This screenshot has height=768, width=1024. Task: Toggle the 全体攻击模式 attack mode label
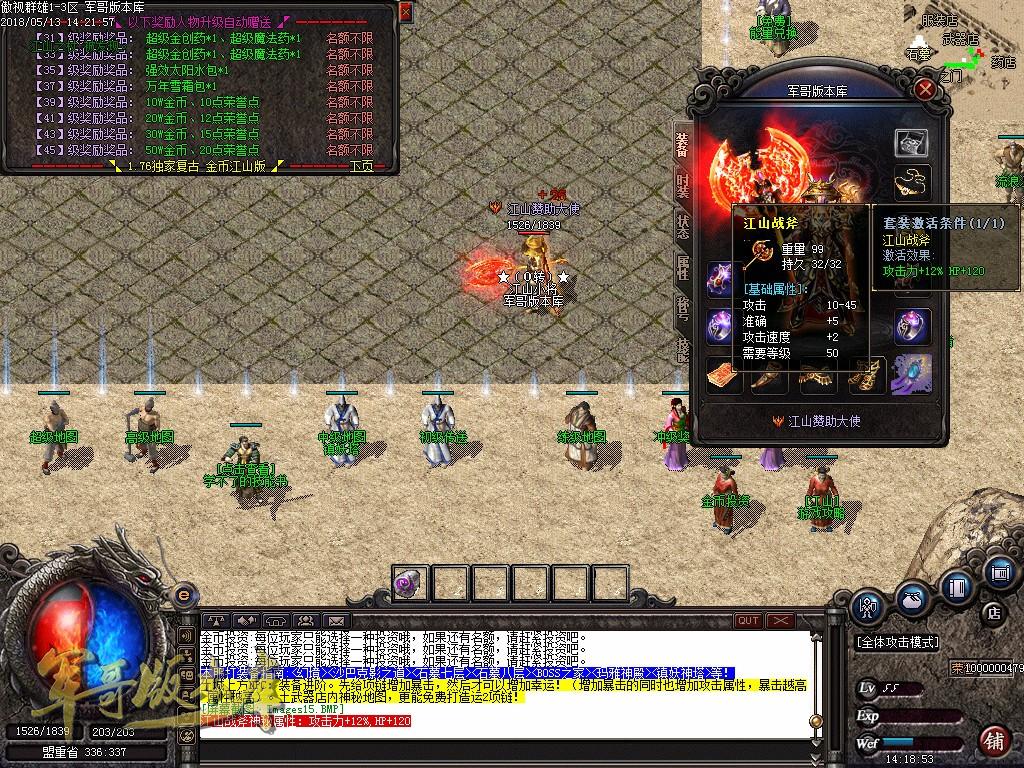coord(900,642)
